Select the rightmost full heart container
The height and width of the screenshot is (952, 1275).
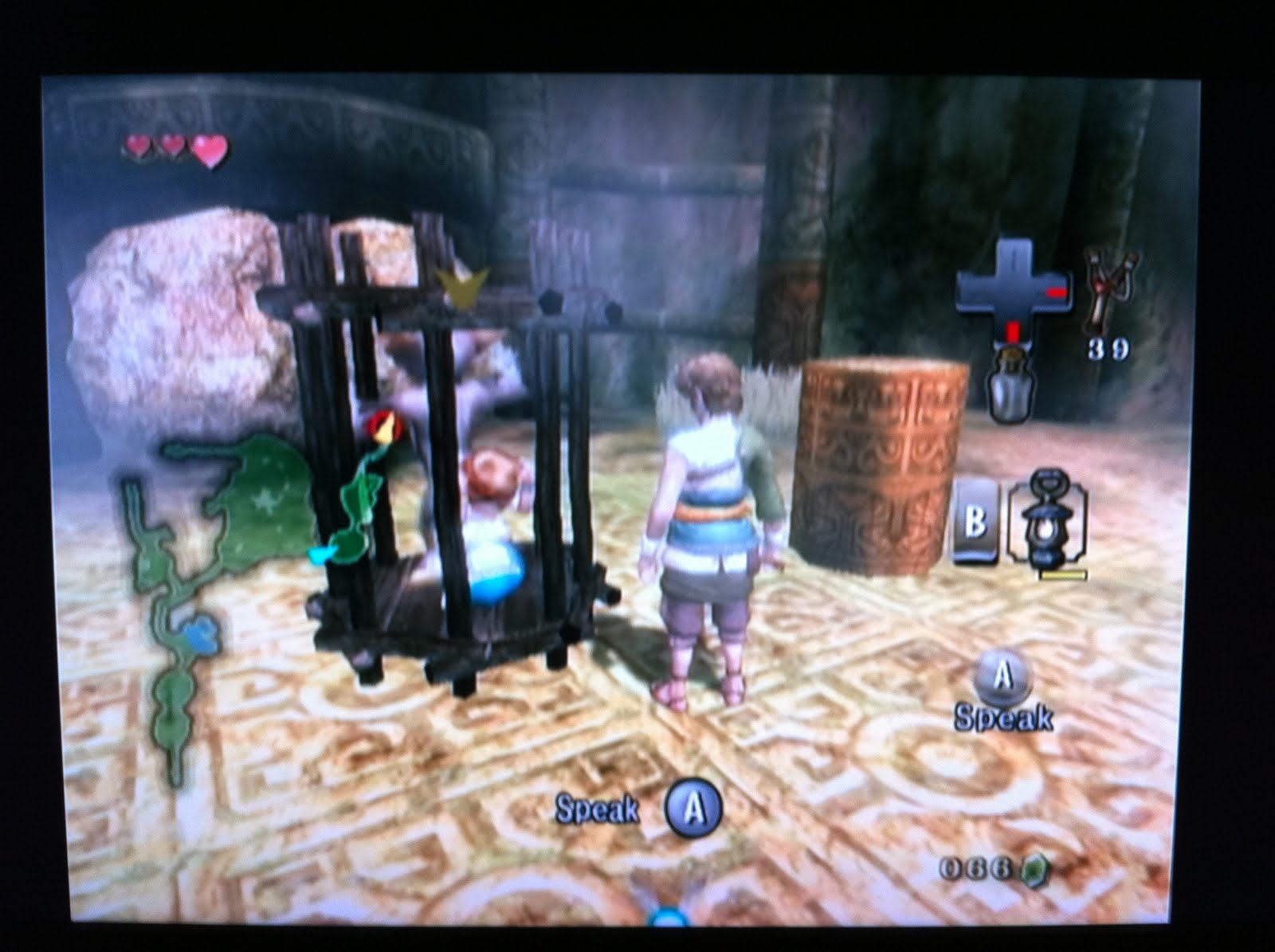pos(210,150)
